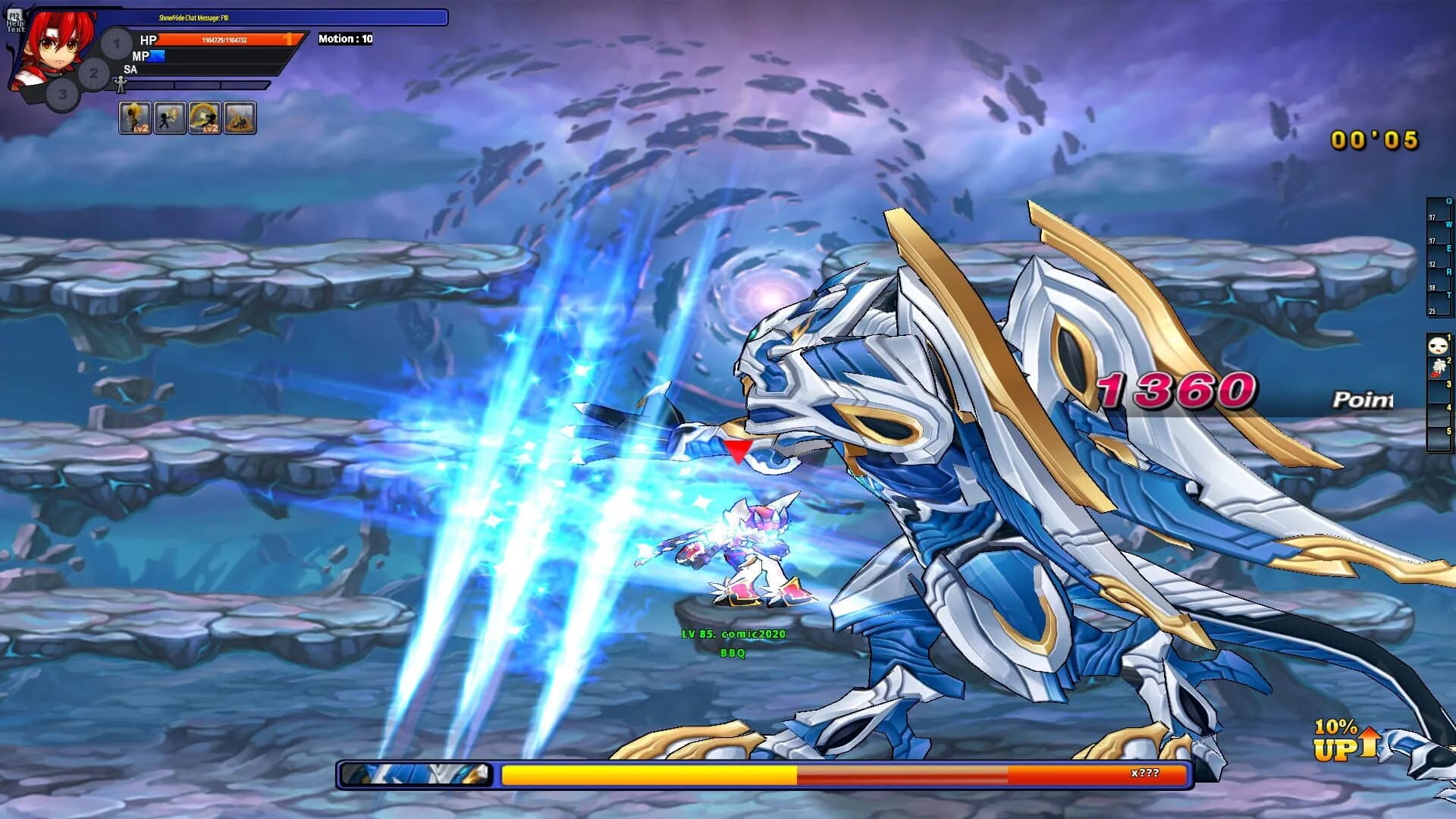Click the number 1 slot beside character portrait
The height and width of the screenshot is (819, 1456).
[115, 43]
